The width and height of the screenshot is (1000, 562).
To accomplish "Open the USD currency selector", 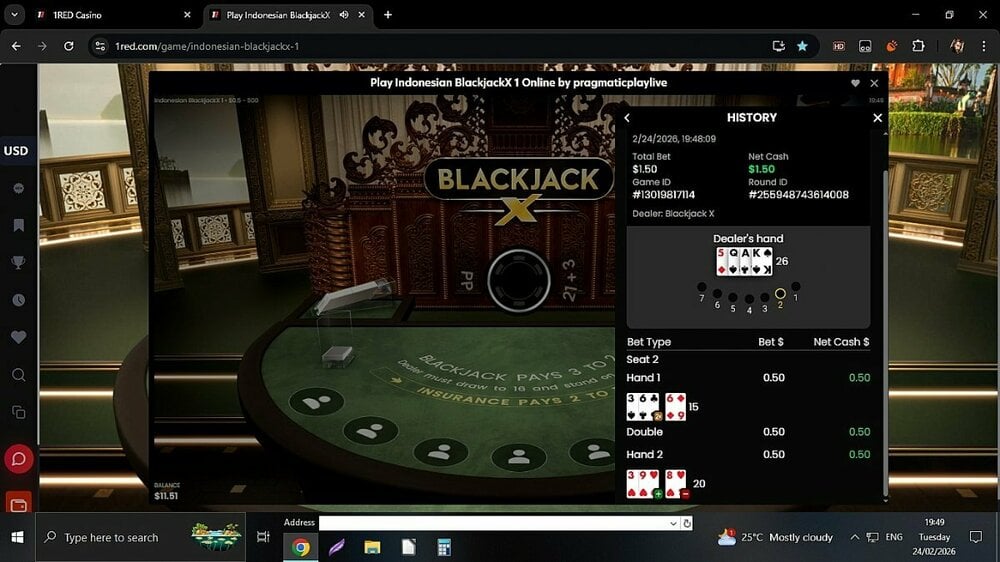I will [x=16, y=151].
